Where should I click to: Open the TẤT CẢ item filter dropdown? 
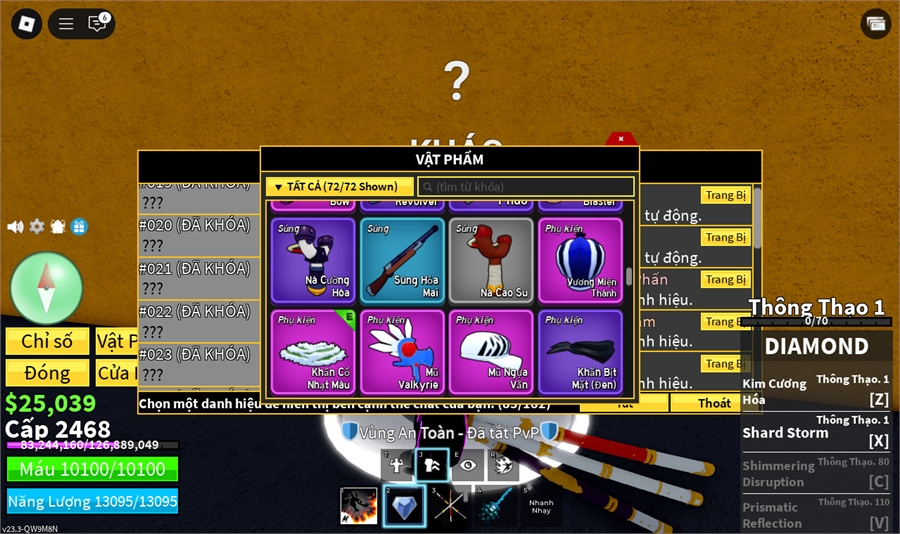click(339, 187)
